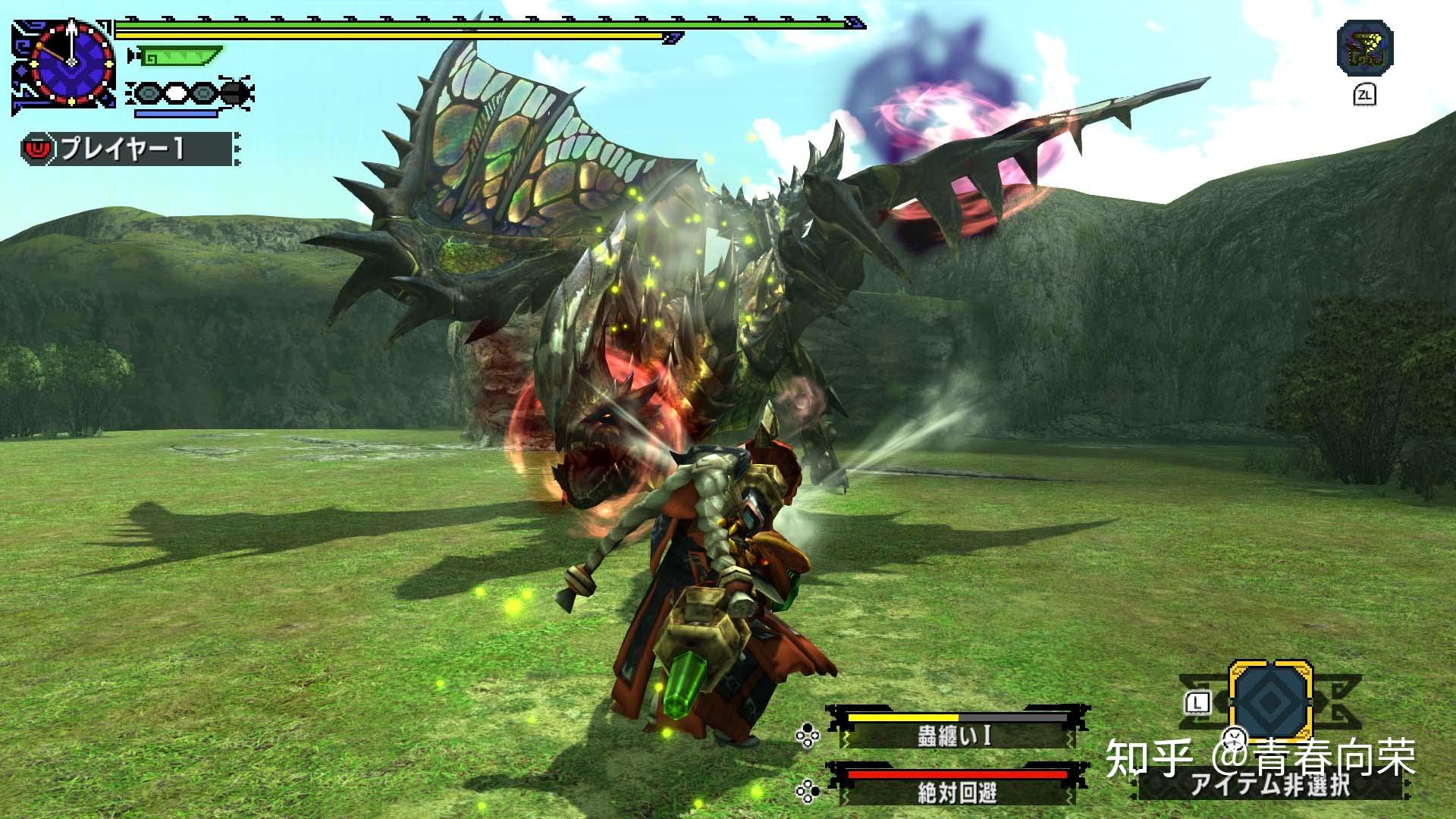Open the item selection slot
1456x819 pixels.
(x=1270, y=701)
